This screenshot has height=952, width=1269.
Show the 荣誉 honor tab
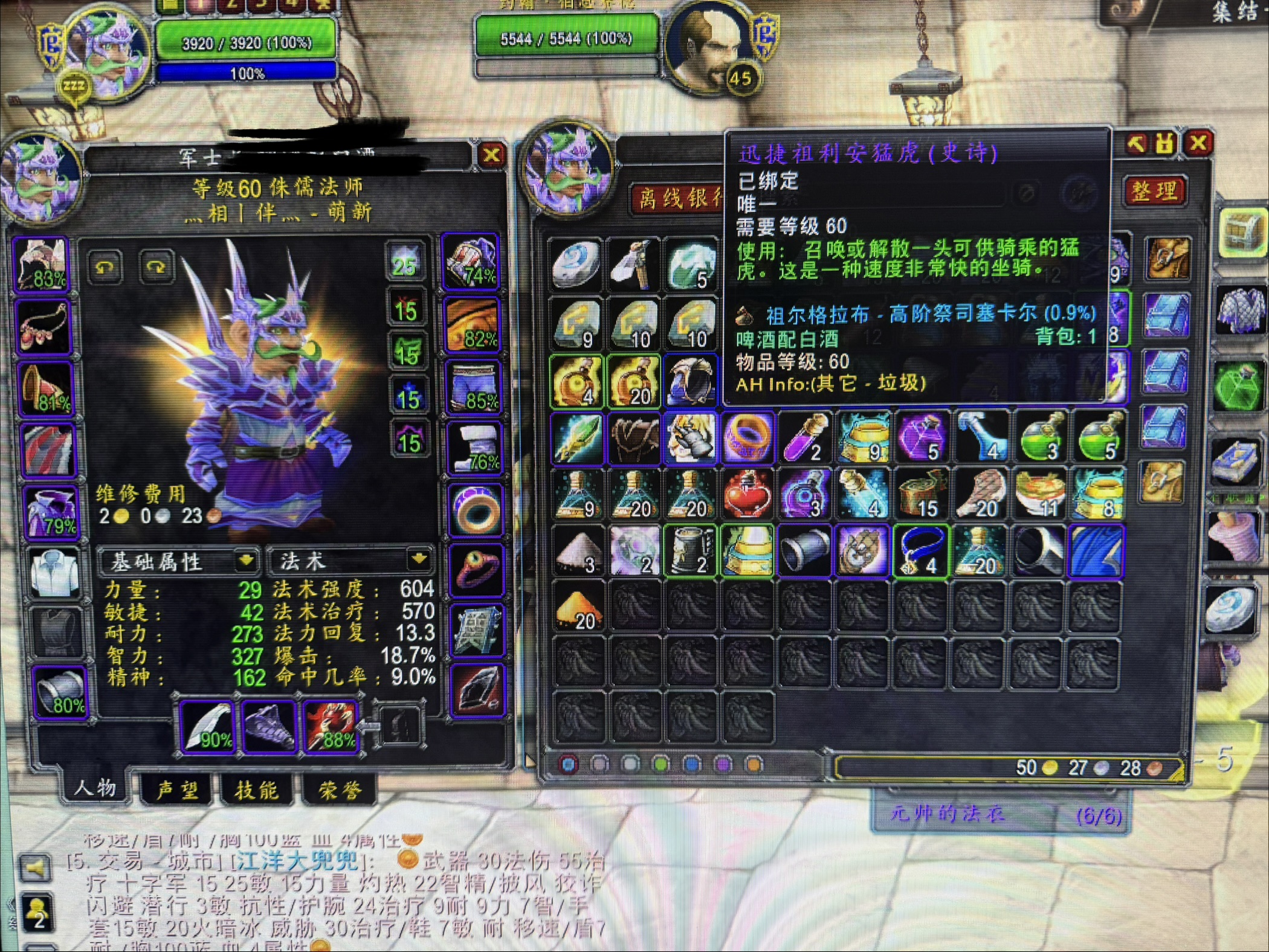(x=340, y=790)
